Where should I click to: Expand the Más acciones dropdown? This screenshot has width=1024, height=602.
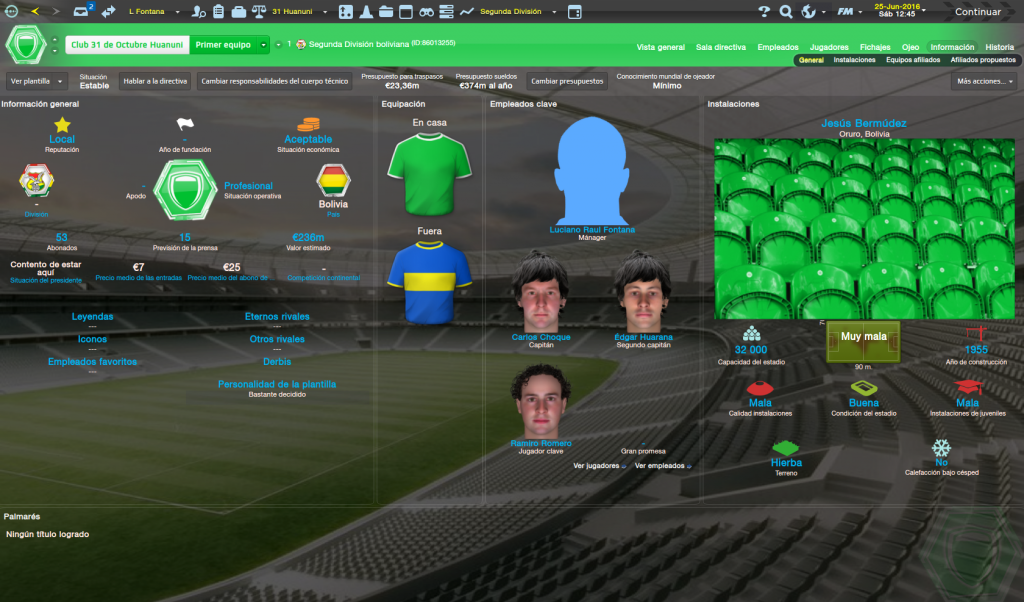click(984, 81)
